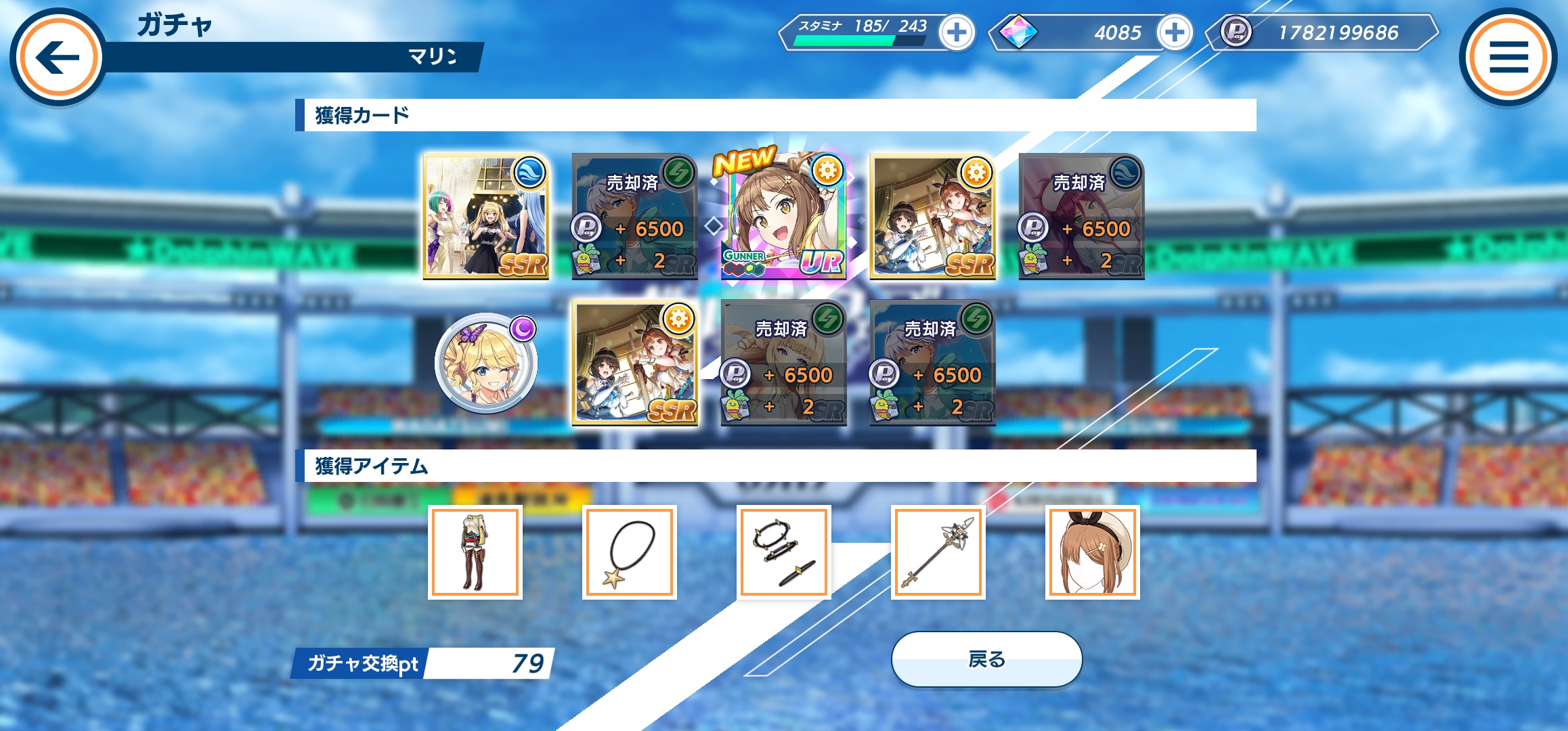The width and height of the screenshot is (1568, 731).
Task: View the outfit with boots item
Action: click(x=475, y=552)
